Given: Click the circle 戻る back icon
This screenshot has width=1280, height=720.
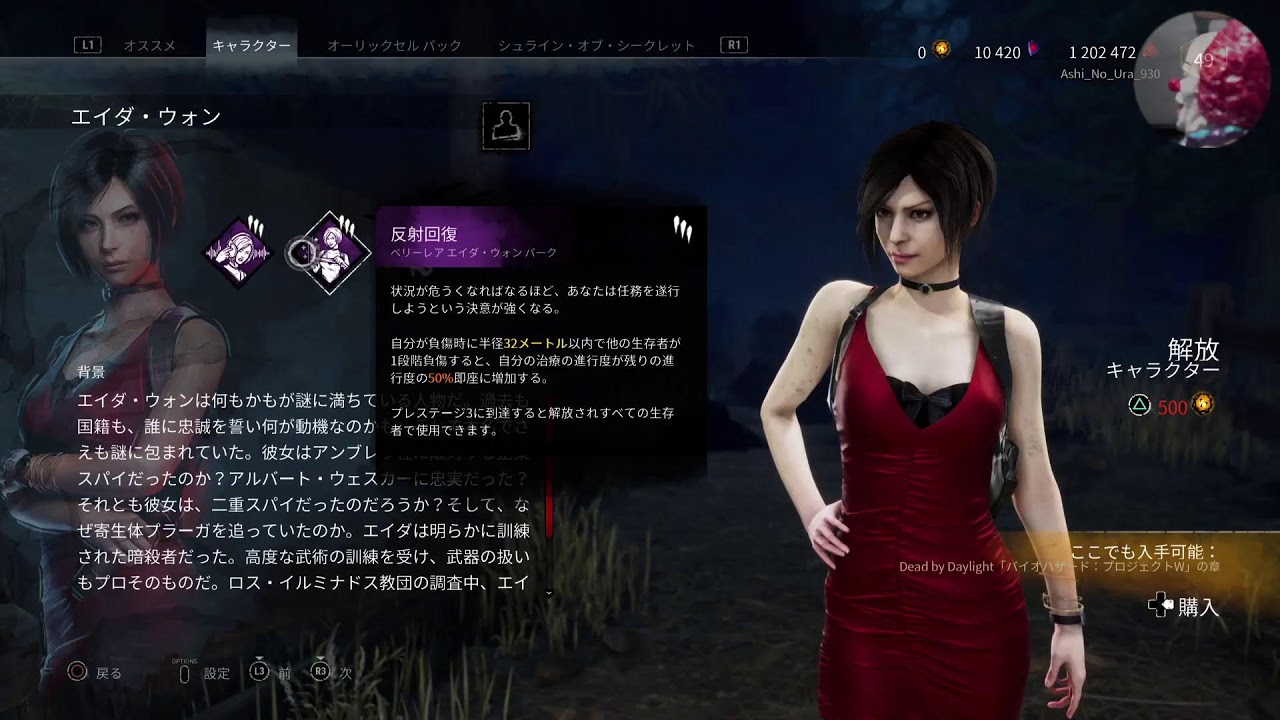Looking at the screenshot, I should [x=76, y=673].
